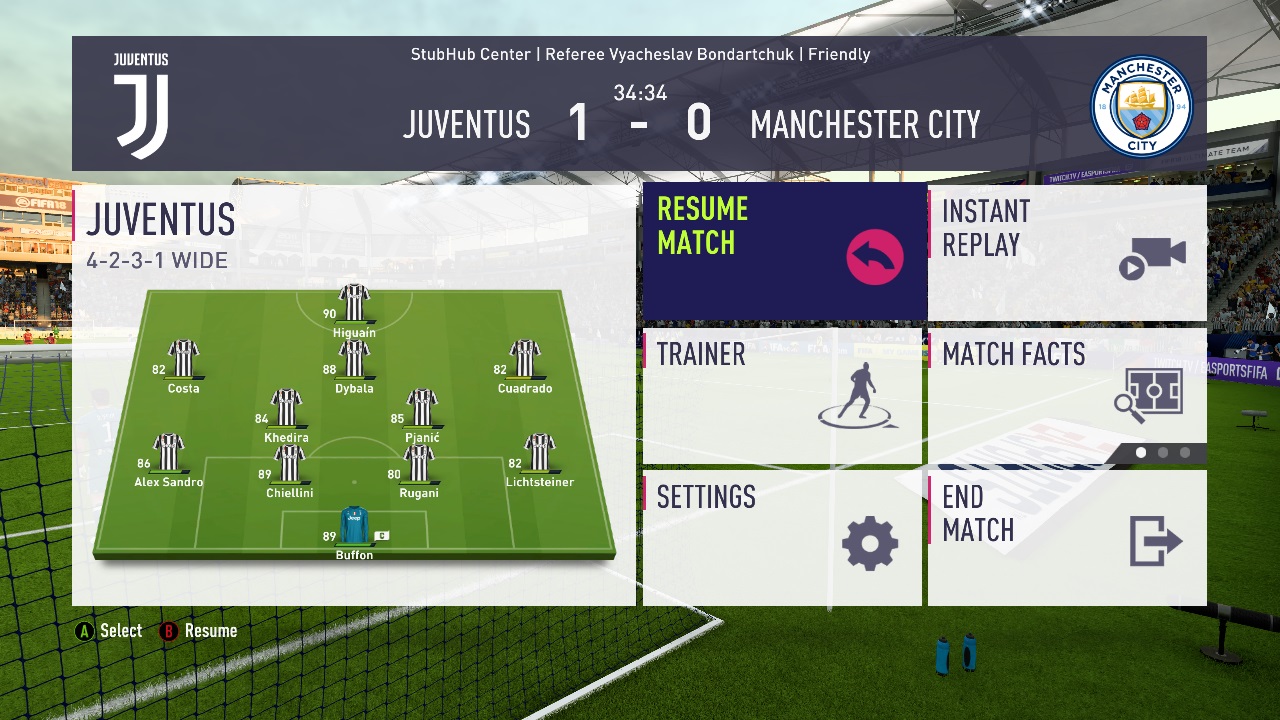This screenshot has height=720, width=1280.
Task: Select the Resume Match tile
Action: [x=784, y=251]
